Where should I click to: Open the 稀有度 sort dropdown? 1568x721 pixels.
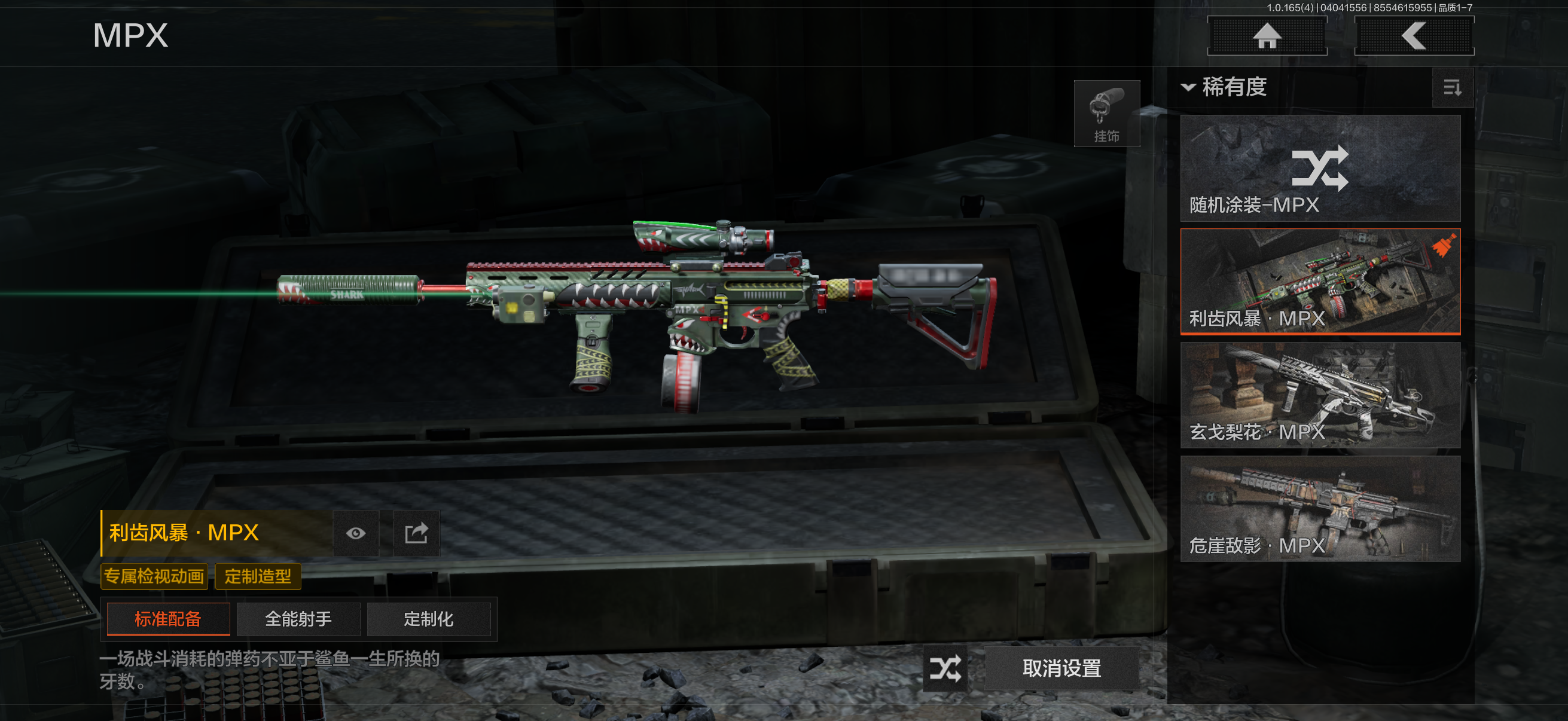[1225, 87]
